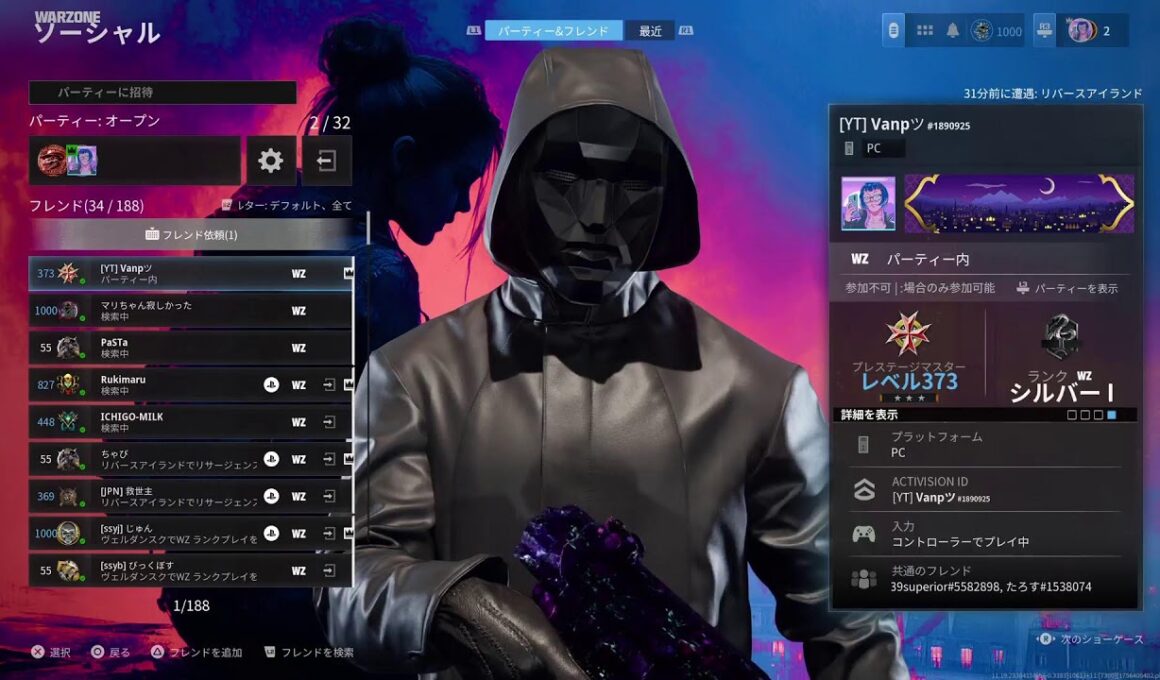This screenshot has width=1160, height=680.
Task: Expand 詳細を表示 details on the player card
Action: pos(867,414)
